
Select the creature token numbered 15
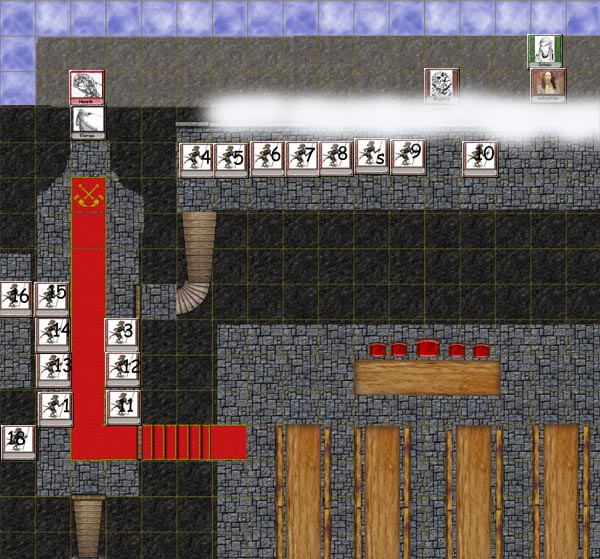[x=52, y=297]
